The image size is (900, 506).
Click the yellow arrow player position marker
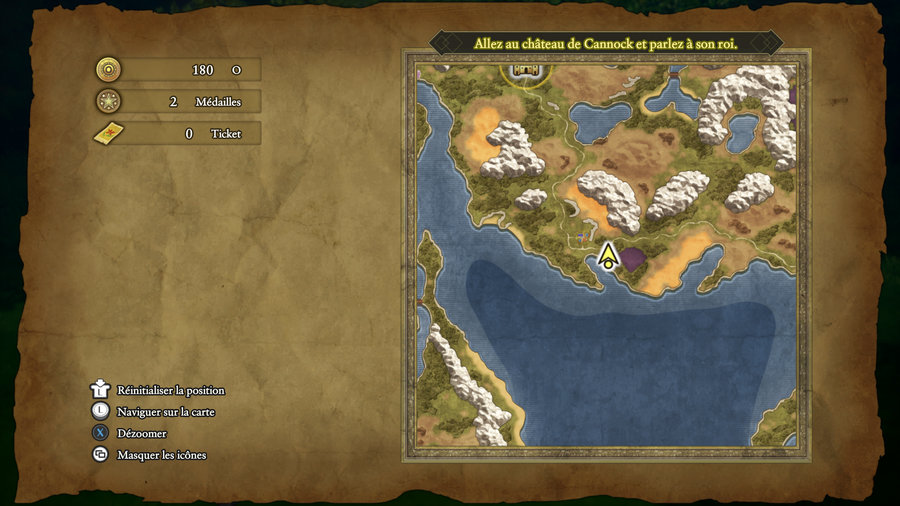(x=607, y=257)
